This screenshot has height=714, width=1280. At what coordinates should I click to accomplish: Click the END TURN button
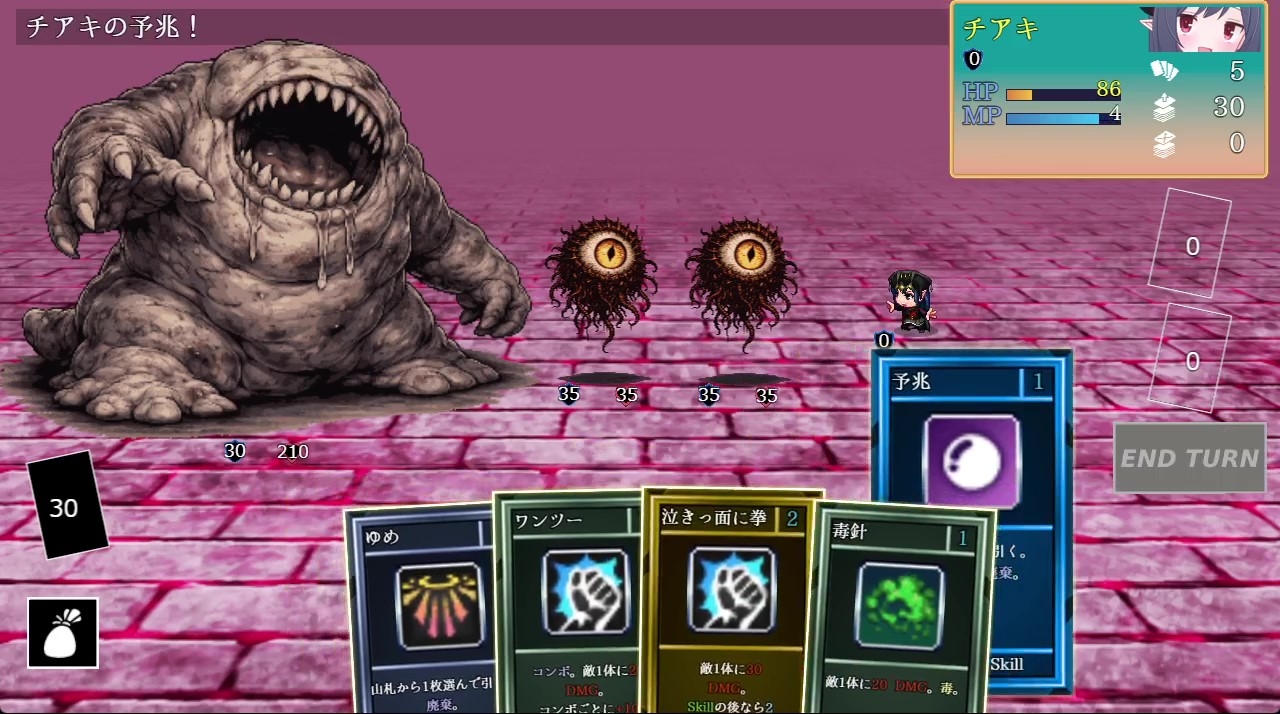click(x=1189, y=458)
